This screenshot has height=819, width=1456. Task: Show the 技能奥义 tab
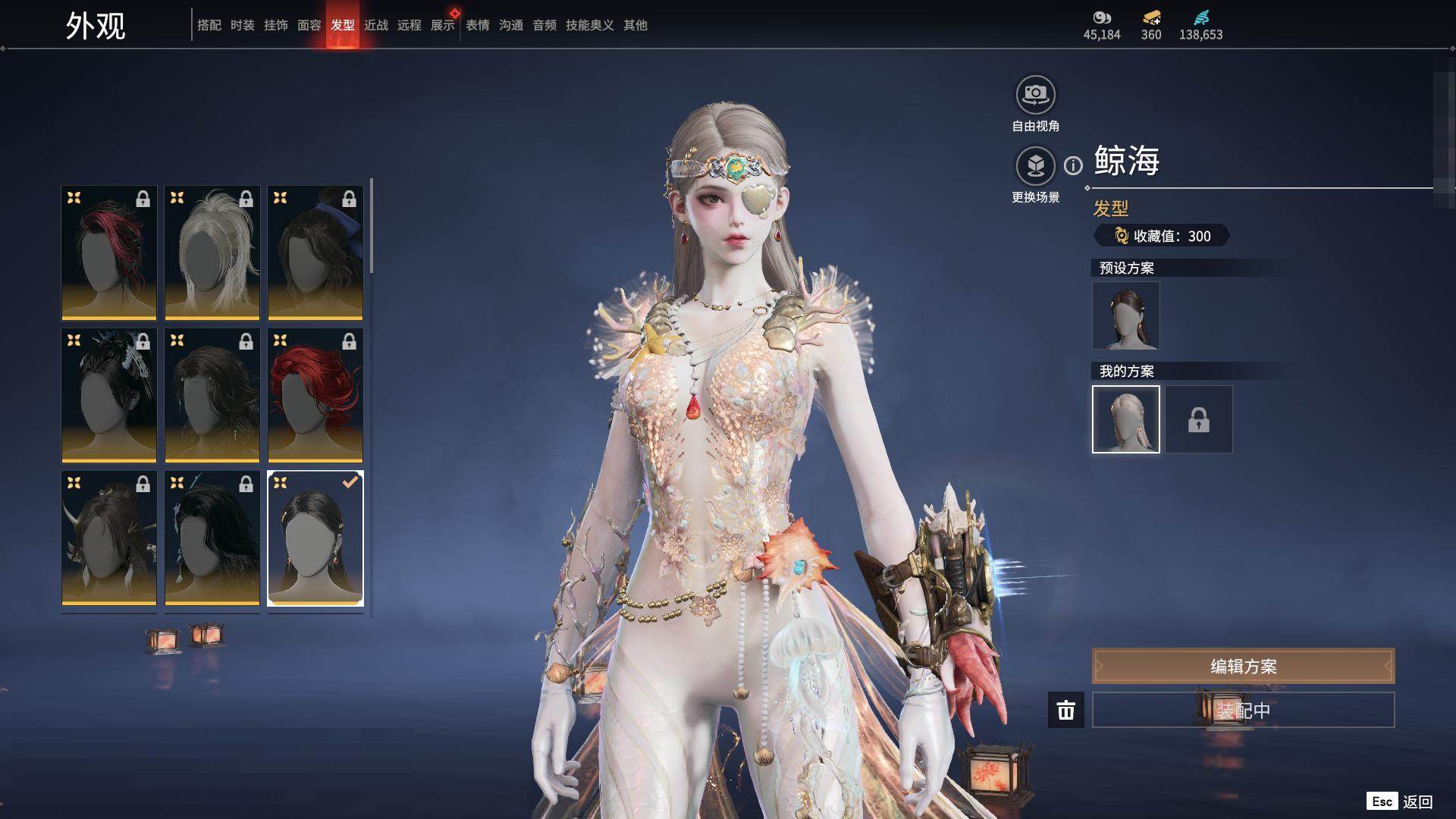coord(589,25)
